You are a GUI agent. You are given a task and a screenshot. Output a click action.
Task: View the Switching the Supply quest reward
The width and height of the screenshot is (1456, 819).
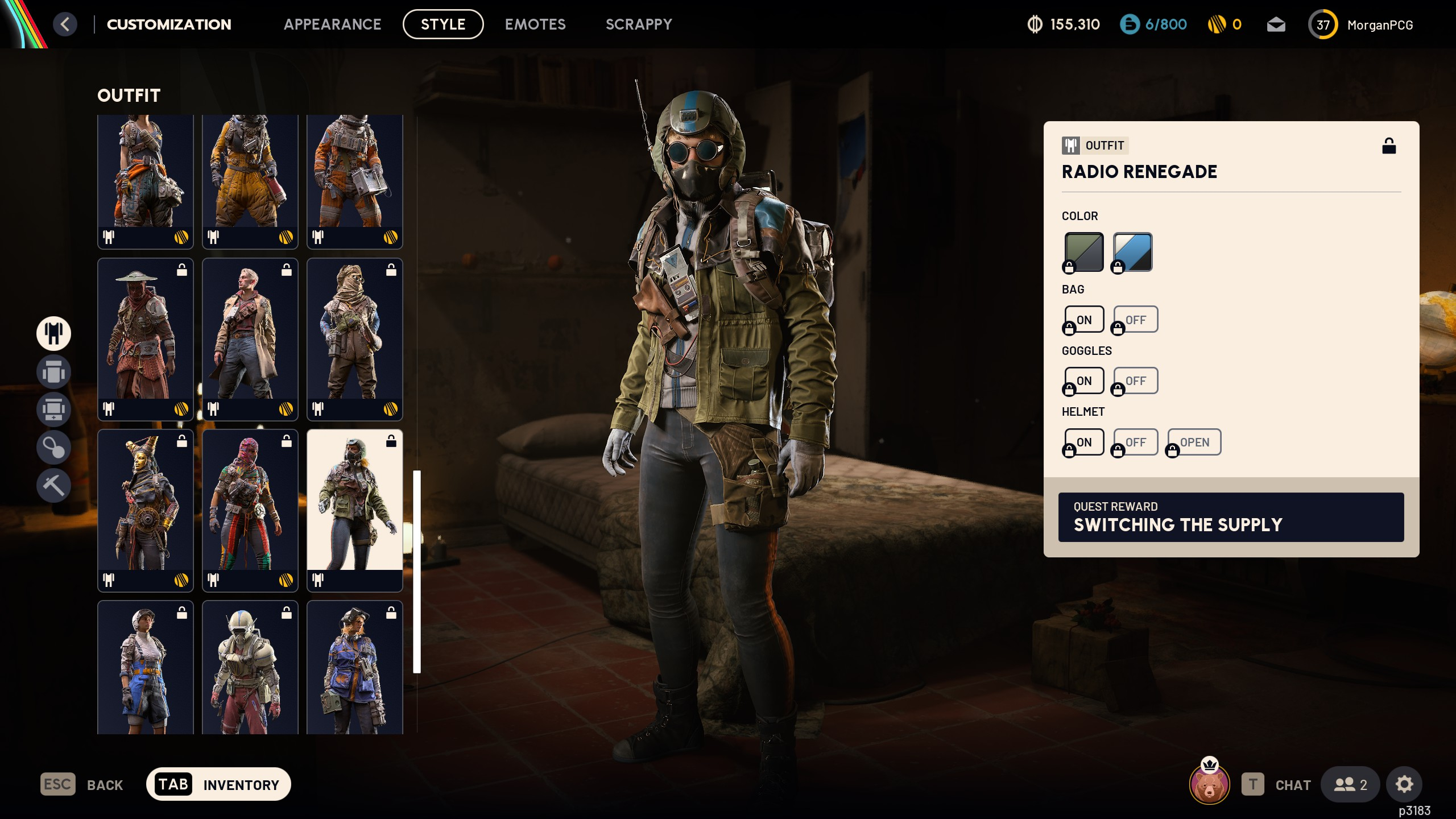click(x=1231, y=517)
